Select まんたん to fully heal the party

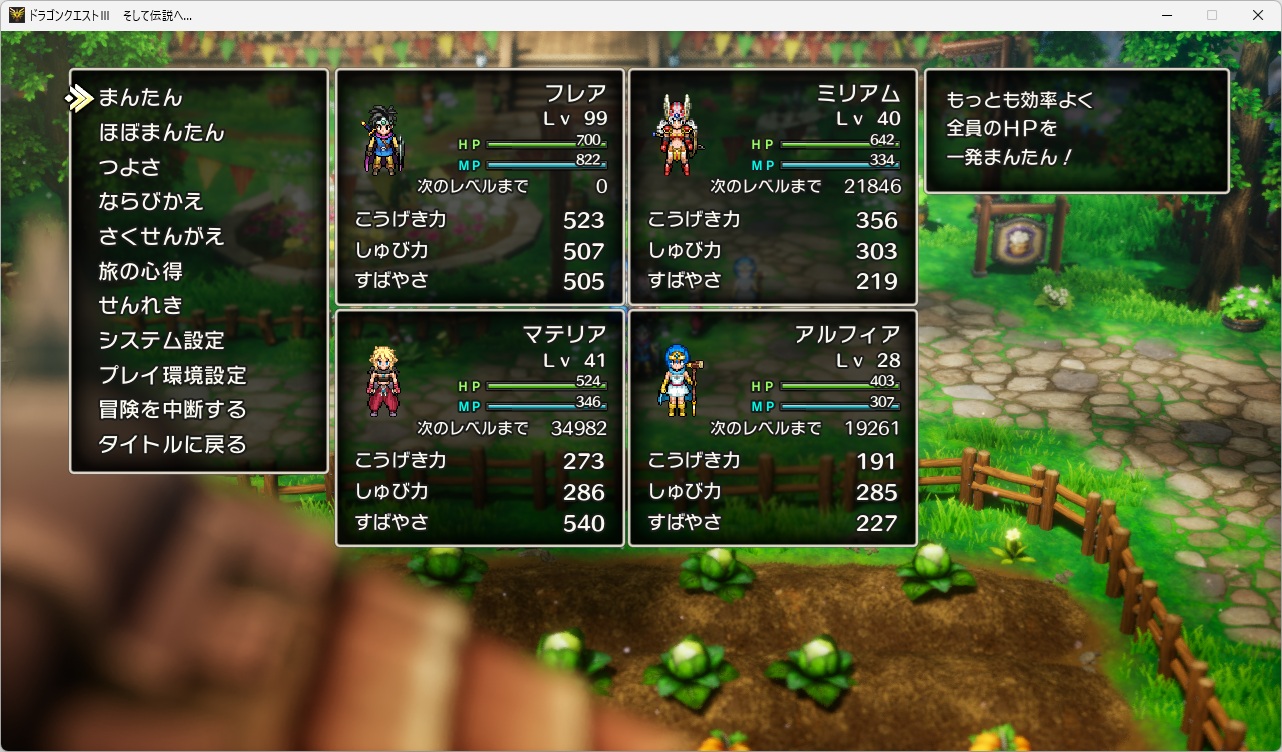click(140, 98)
